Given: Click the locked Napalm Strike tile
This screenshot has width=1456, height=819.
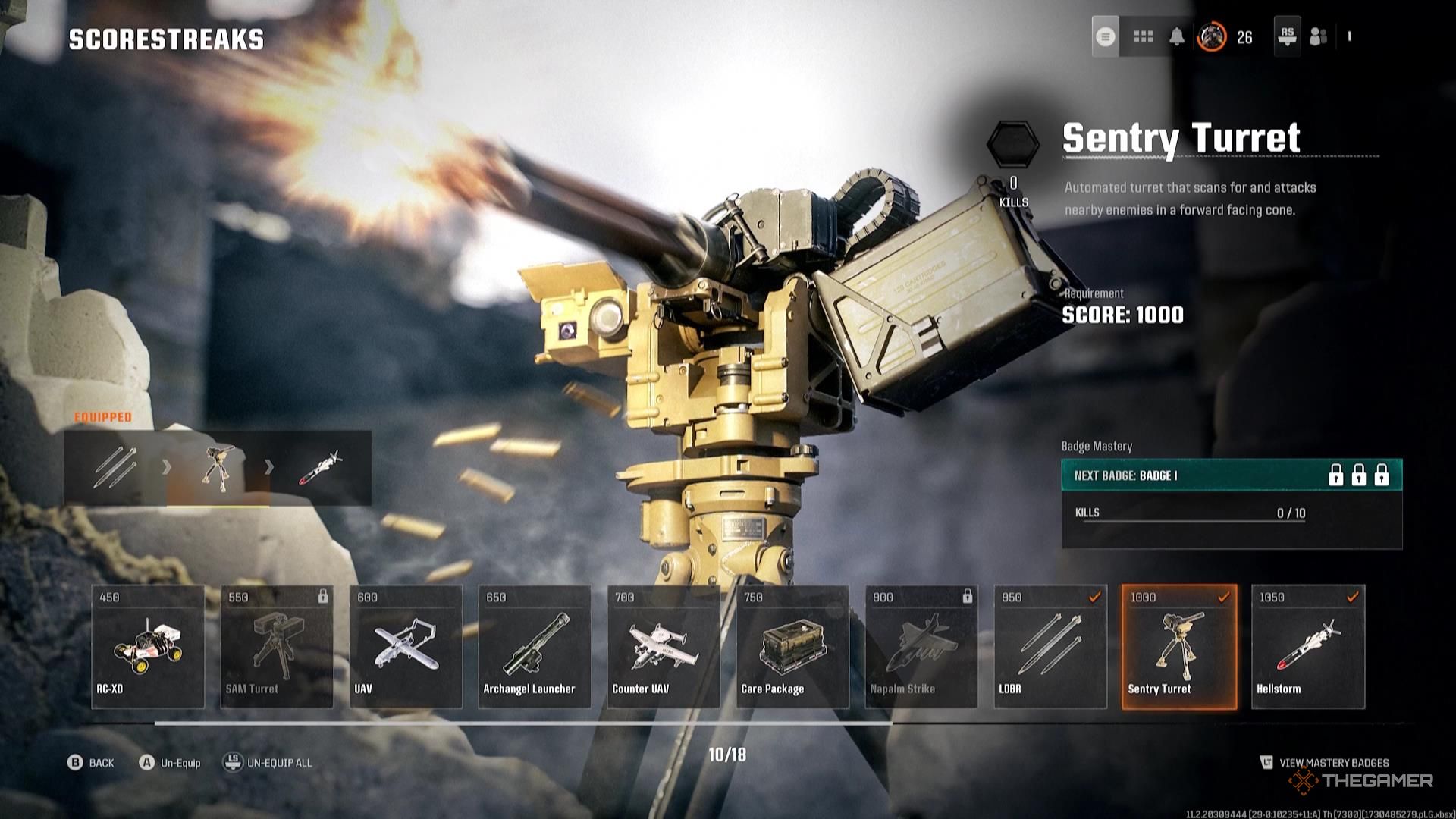Looking at the screenshot, I should (921, 646).
